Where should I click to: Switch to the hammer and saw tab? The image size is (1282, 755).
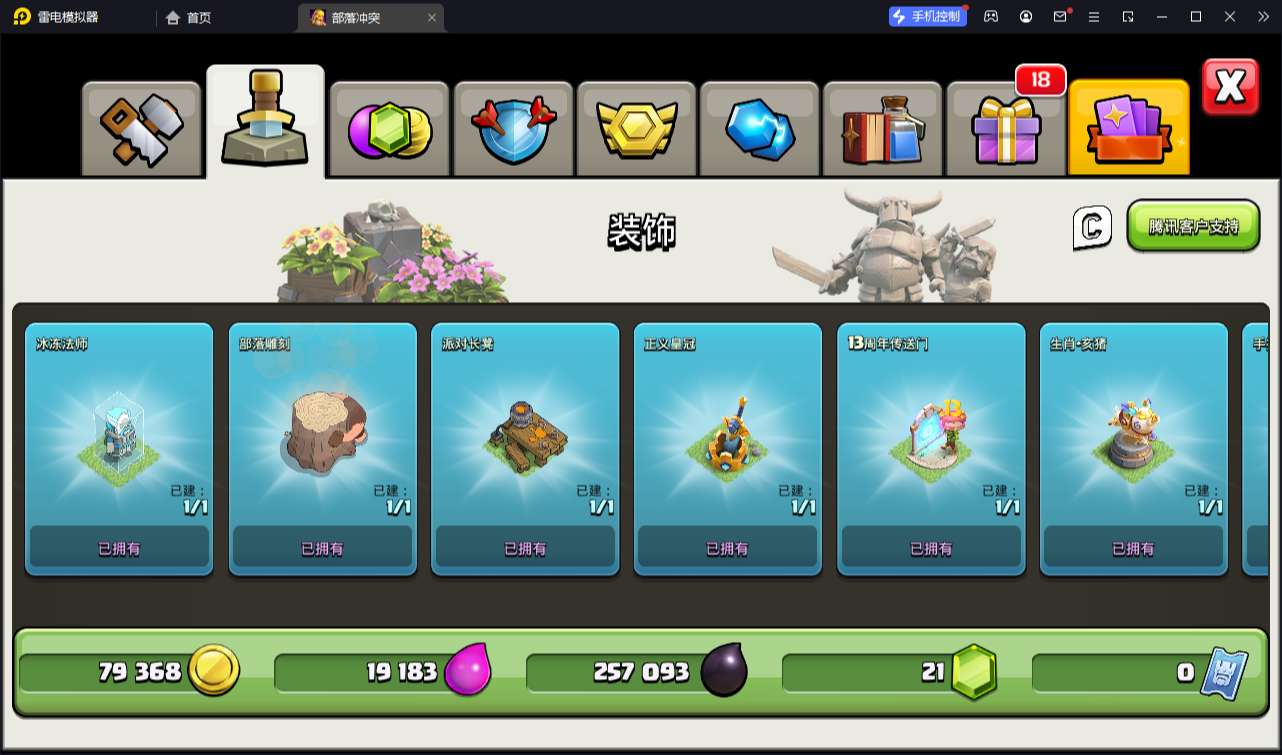pyautogui.click(x=142, y=129)
